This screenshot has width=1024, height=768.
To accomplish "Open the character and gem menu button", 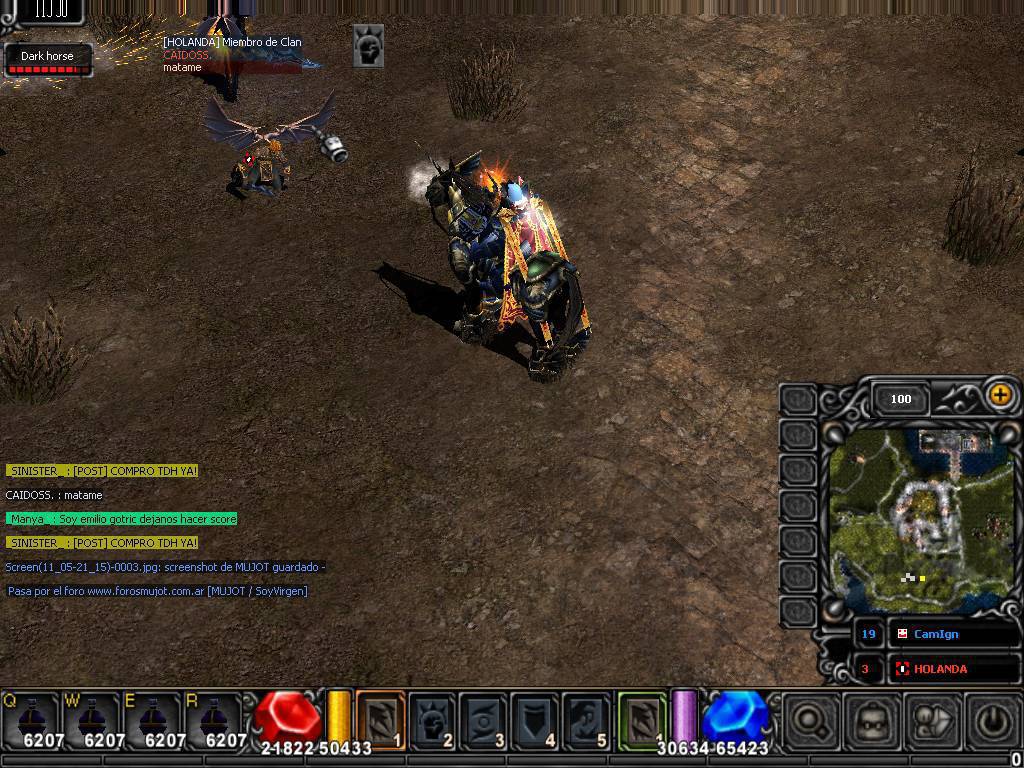I will tap(932, 722).
